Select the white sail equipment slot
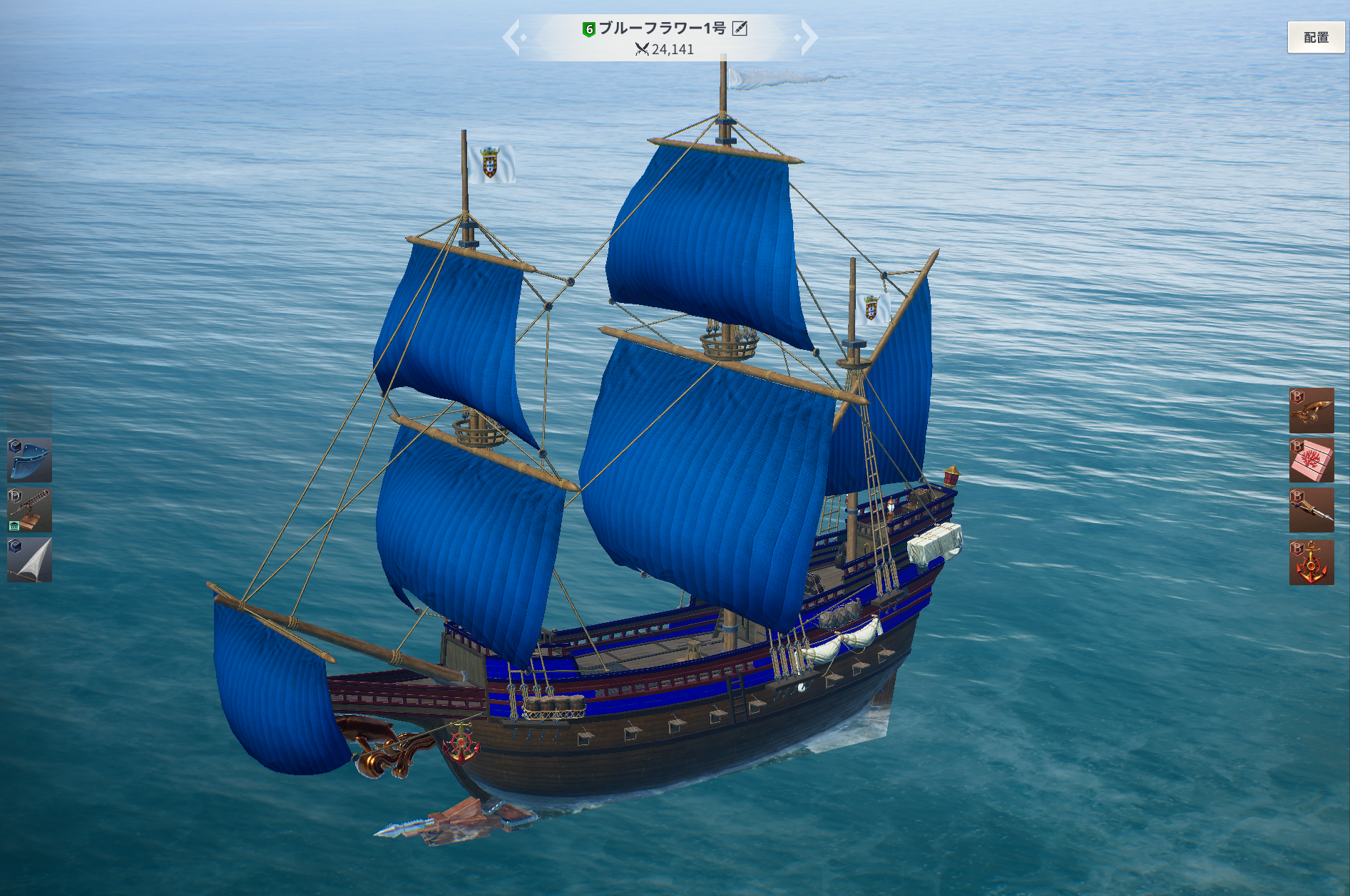Screen dimensions: 1350x896 coord(29,560)
